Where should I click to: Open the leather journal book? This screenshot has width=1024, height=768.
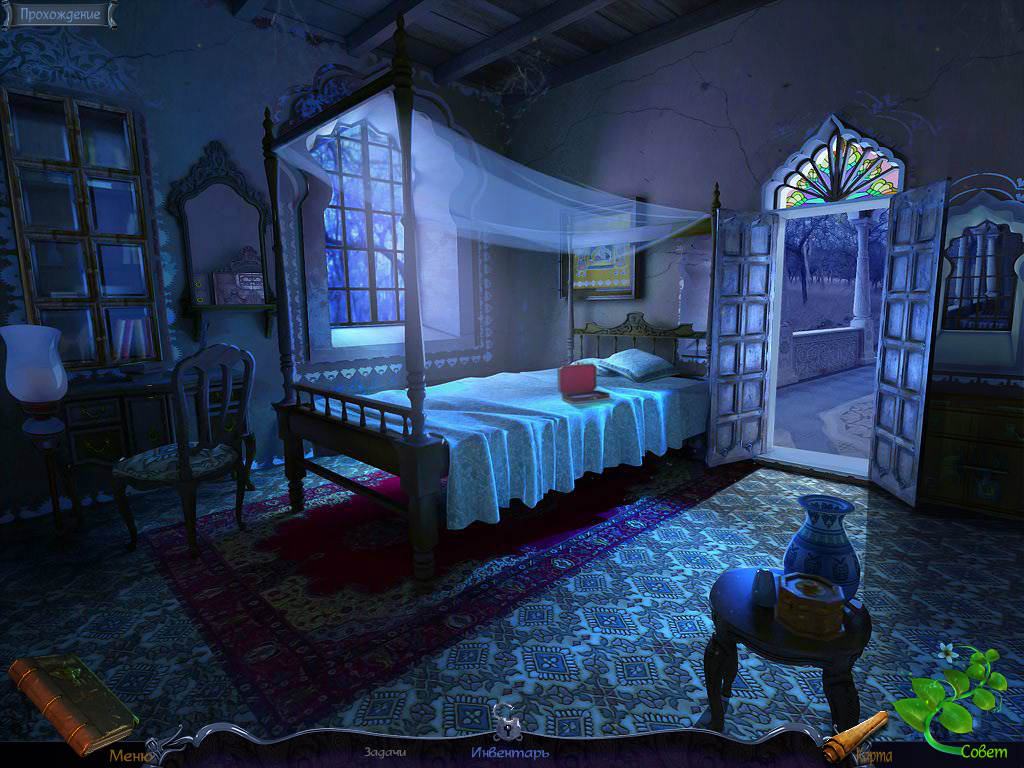[x=70, y=700]
